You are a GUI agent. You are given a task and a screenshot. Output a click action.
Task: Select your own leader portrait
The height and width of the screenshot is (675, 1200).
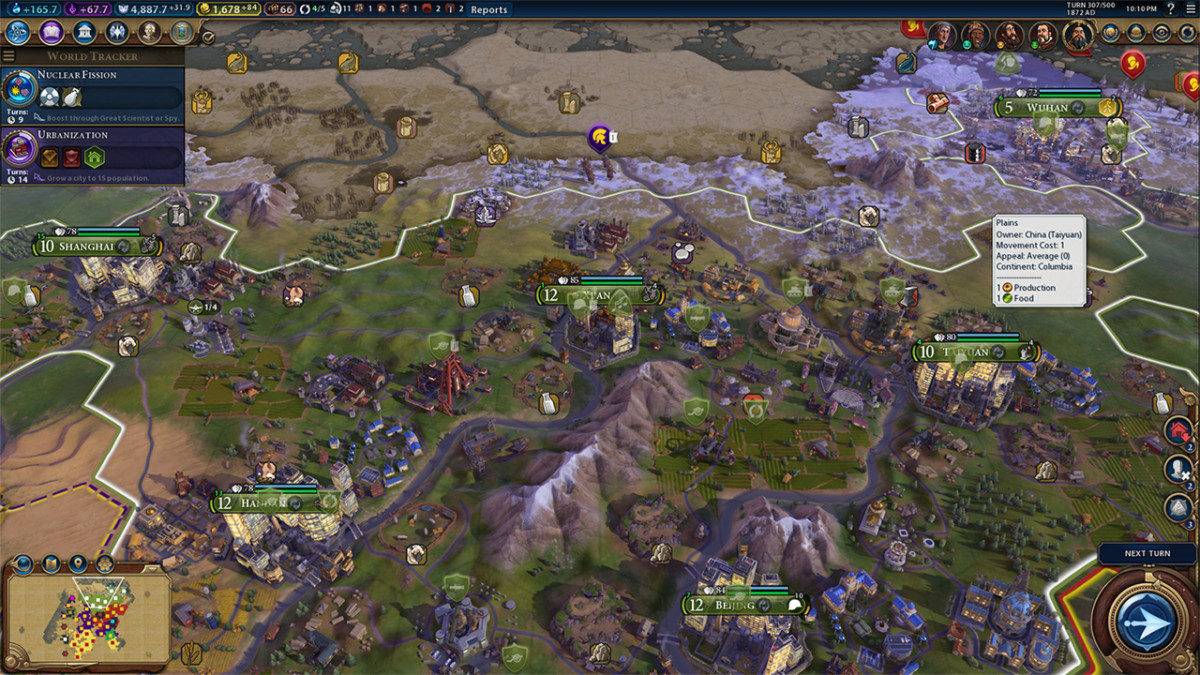1078,36
